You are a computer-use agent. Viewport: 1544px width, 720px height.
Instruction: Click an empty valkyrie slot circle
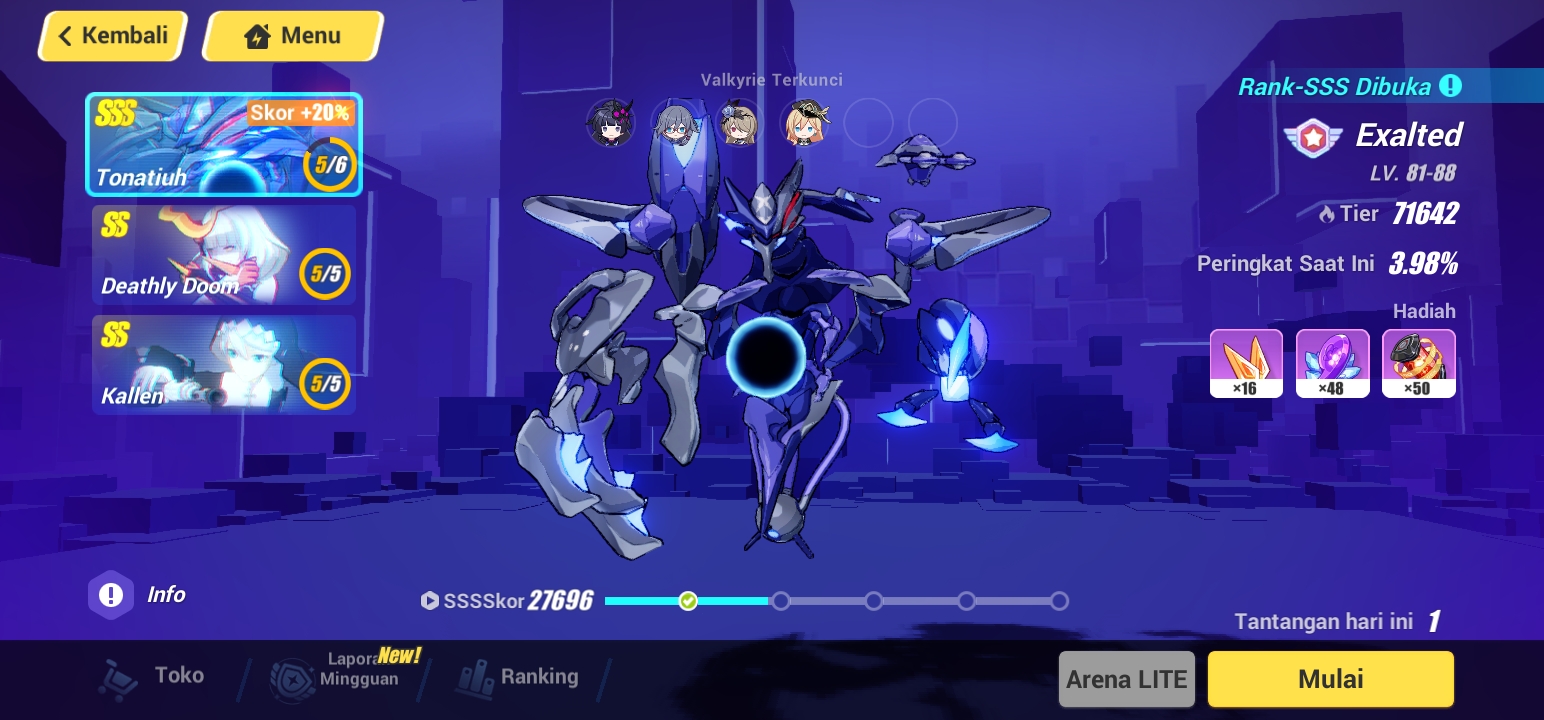(869, 123)
